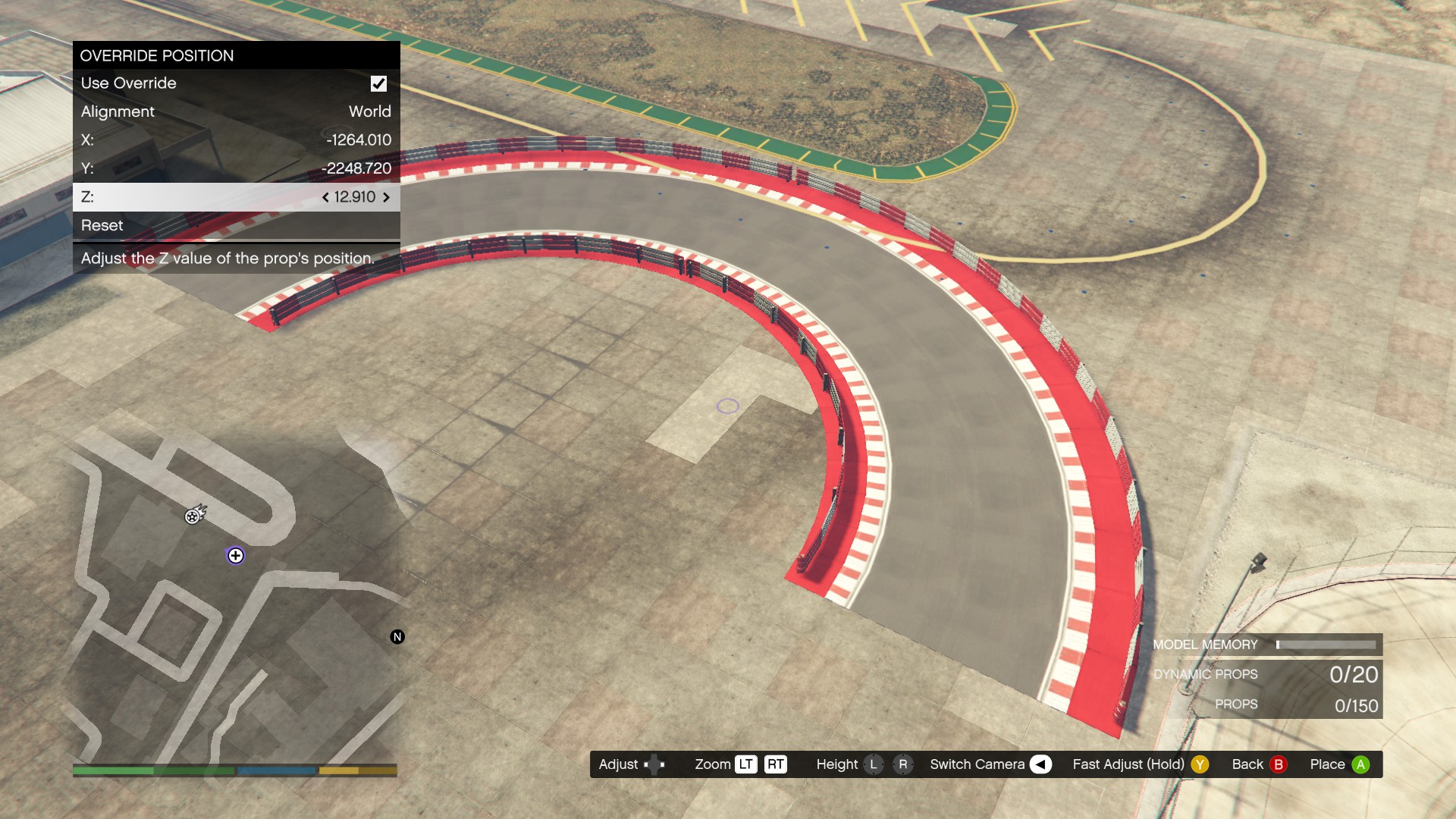
Task: Select the X position row
Action: point(236,140)
